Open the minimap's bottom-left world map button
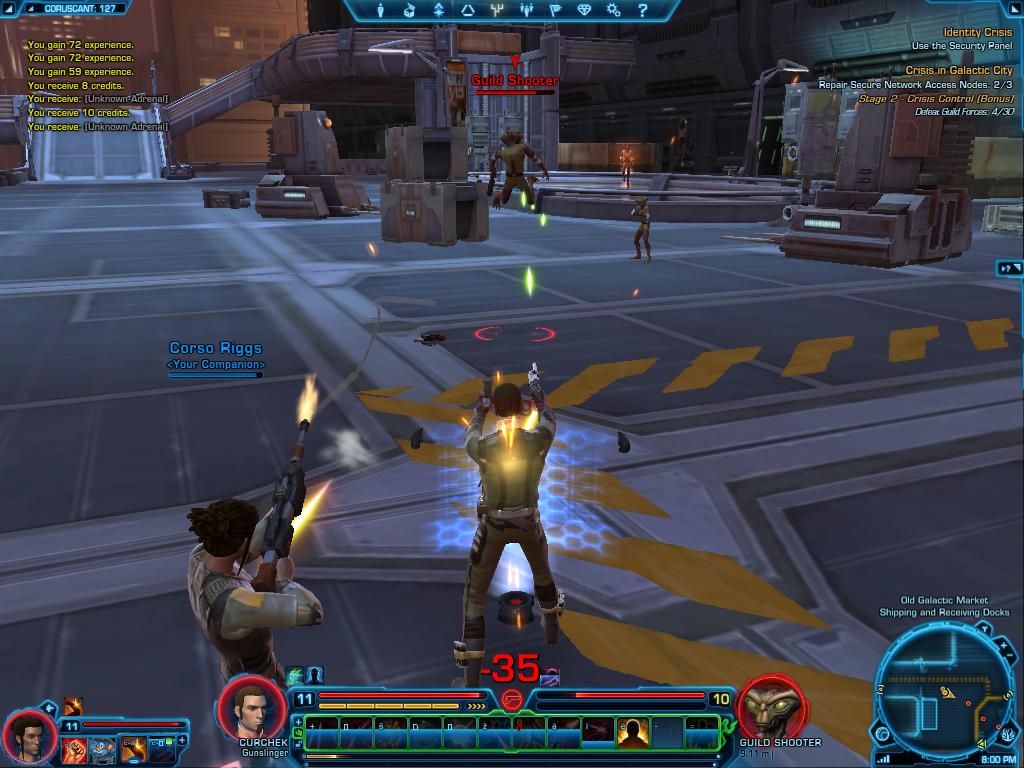The height and width of the screenshot is (768, 1024). 884,735
